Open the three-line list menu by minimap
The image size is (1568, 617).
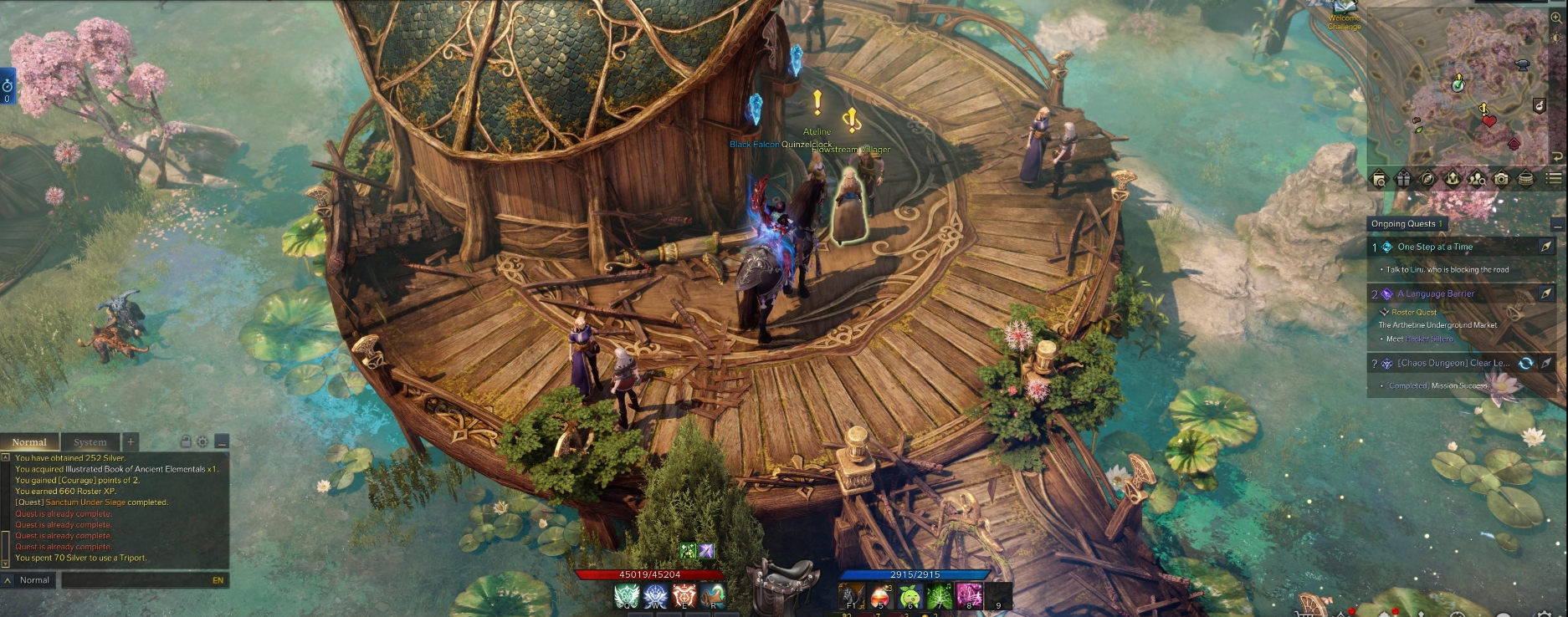coord(1553,179)
